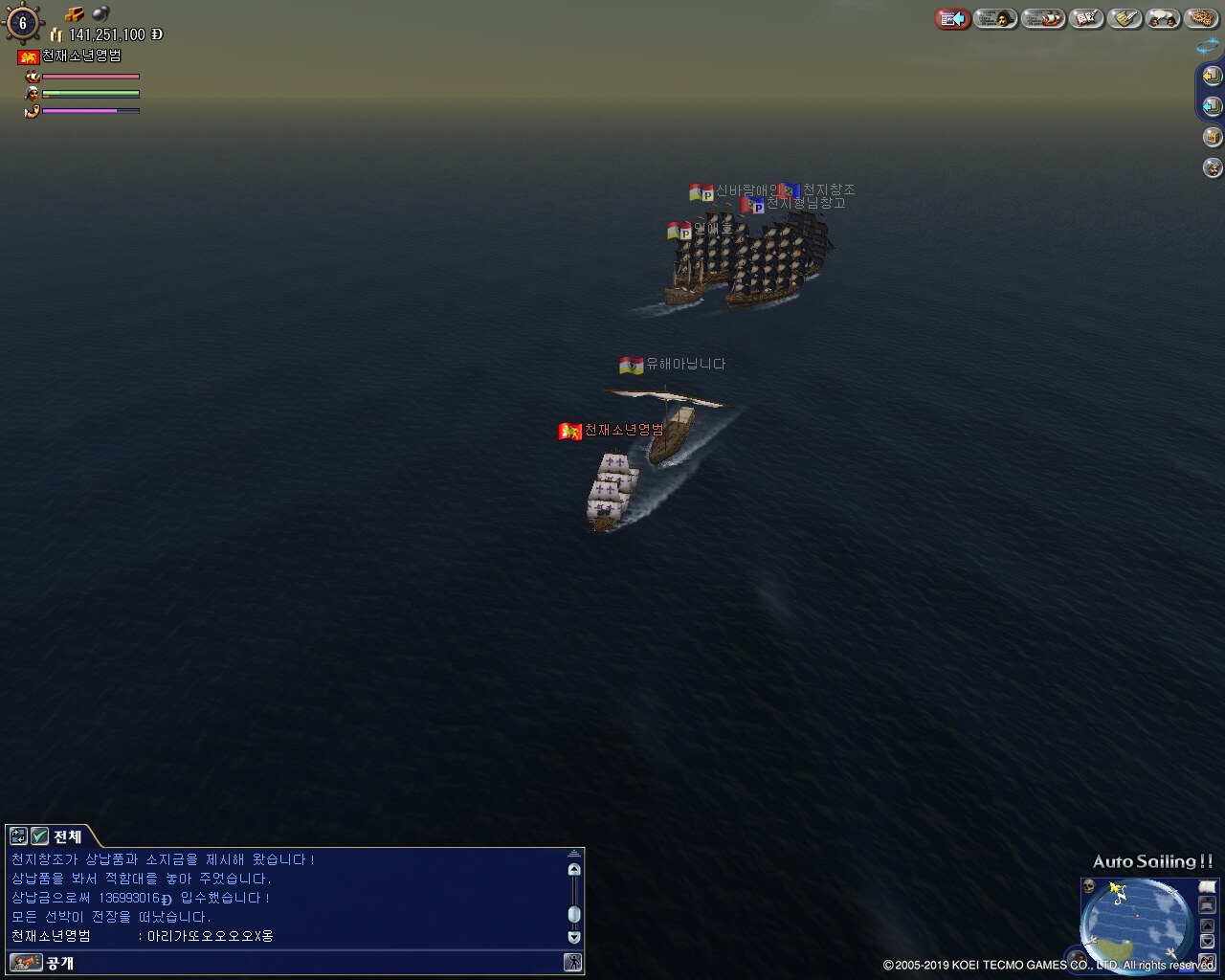This screenshot has height=980, width=1225.
Task: Switch to the 전체 chat tab
Action: point(67,836)
